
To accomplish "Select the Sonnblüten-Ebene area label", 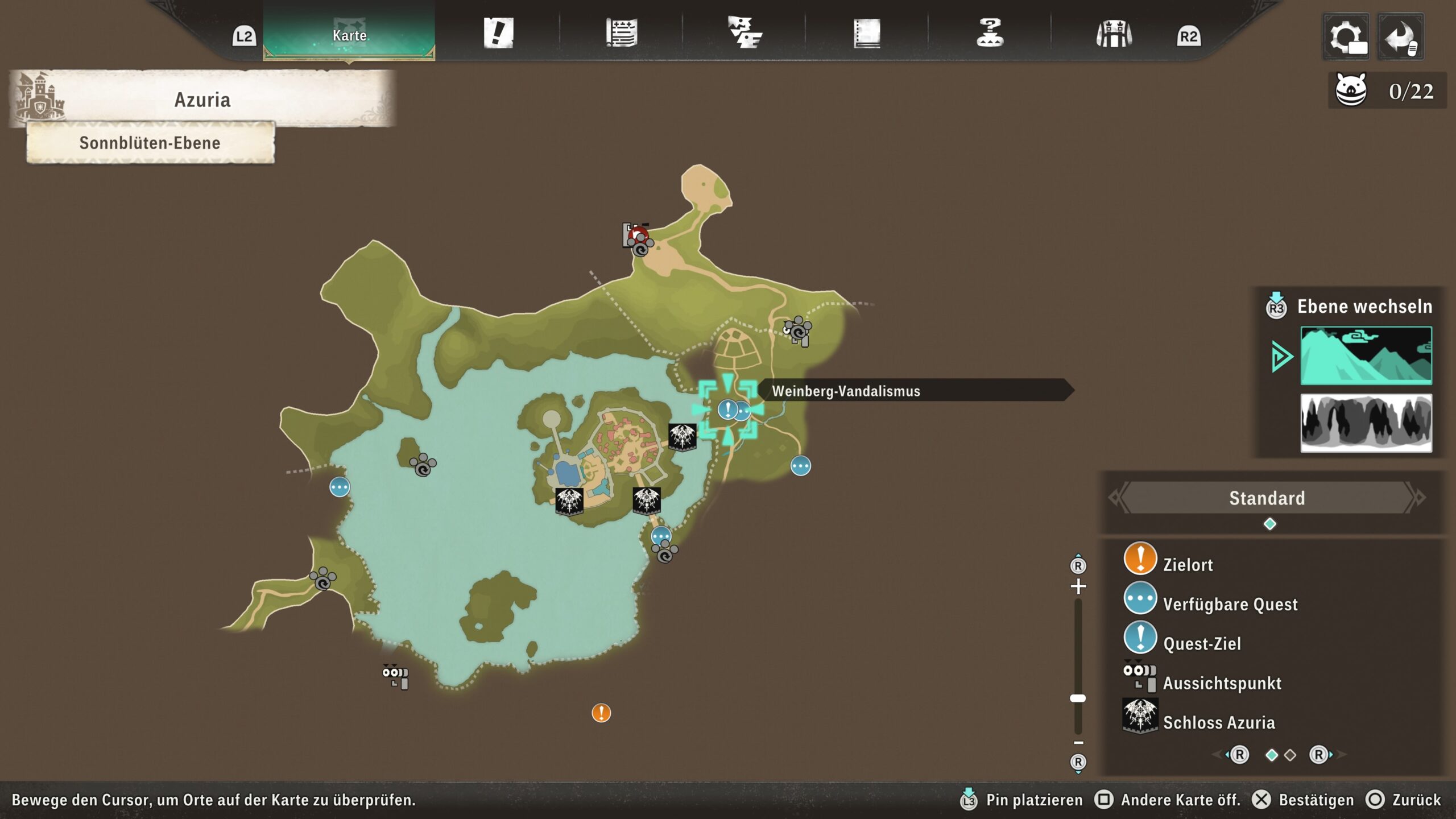I will click(150, 143).
